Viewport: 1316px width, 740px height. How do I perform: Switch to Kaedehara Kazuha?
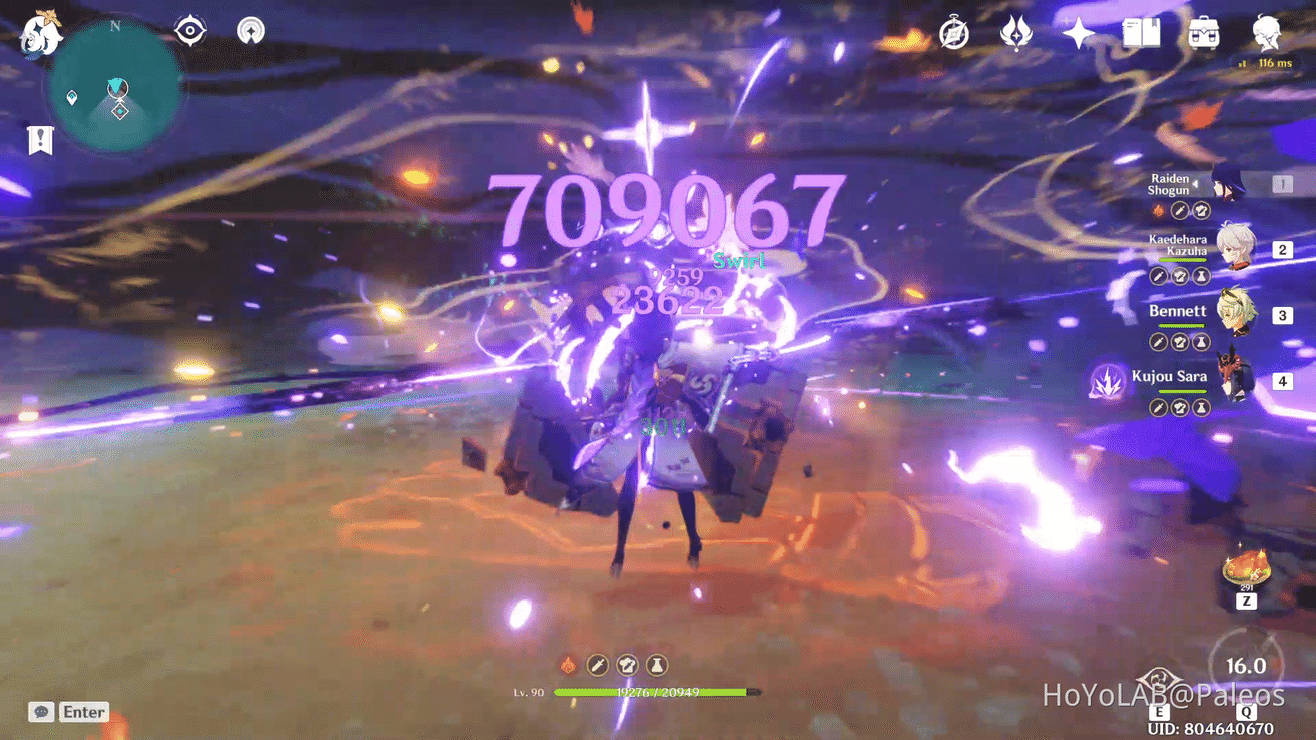[x=1239, y=249]
